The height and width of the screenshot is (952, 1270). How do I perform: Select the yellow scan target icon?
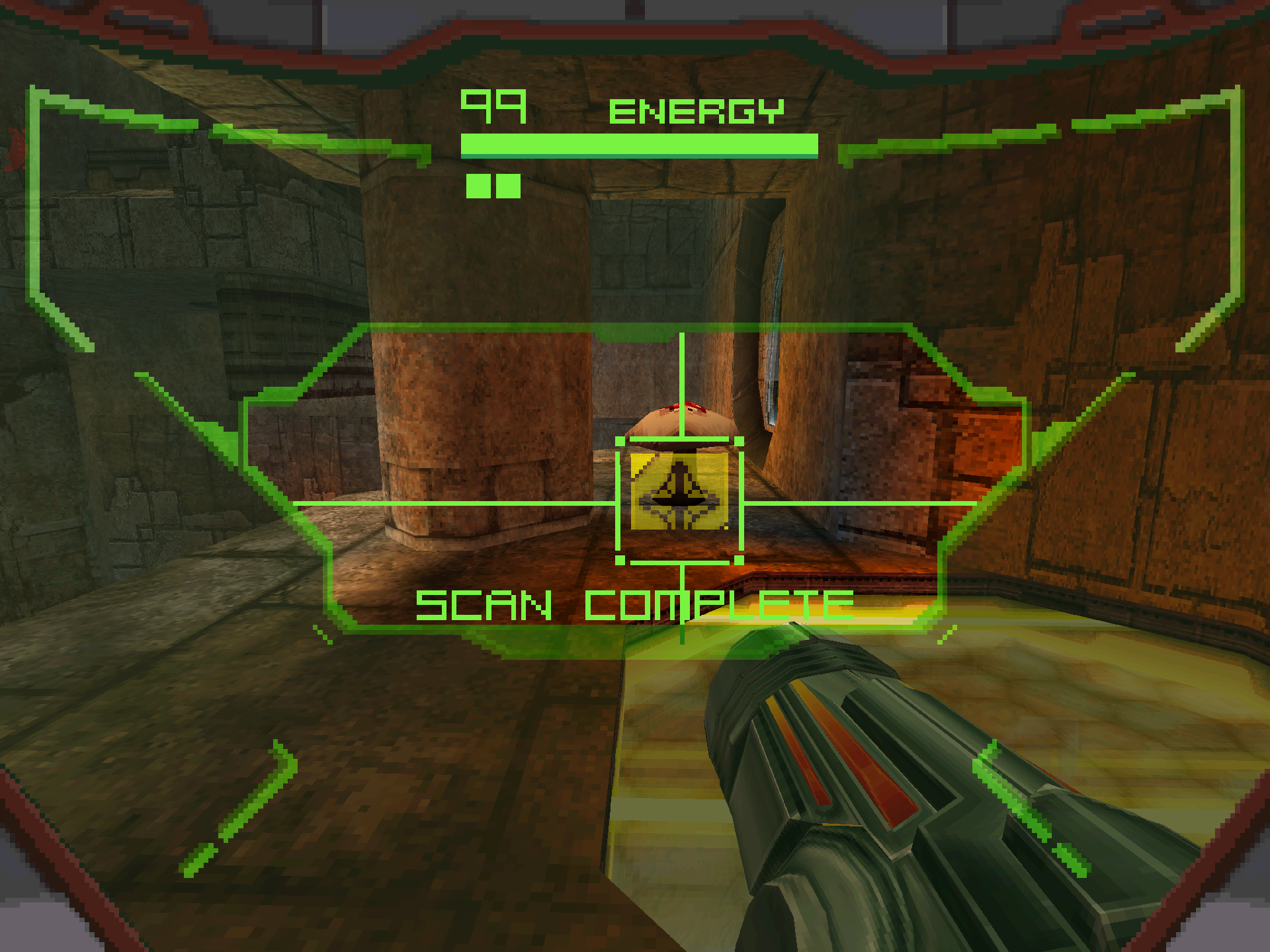point(679,491)
